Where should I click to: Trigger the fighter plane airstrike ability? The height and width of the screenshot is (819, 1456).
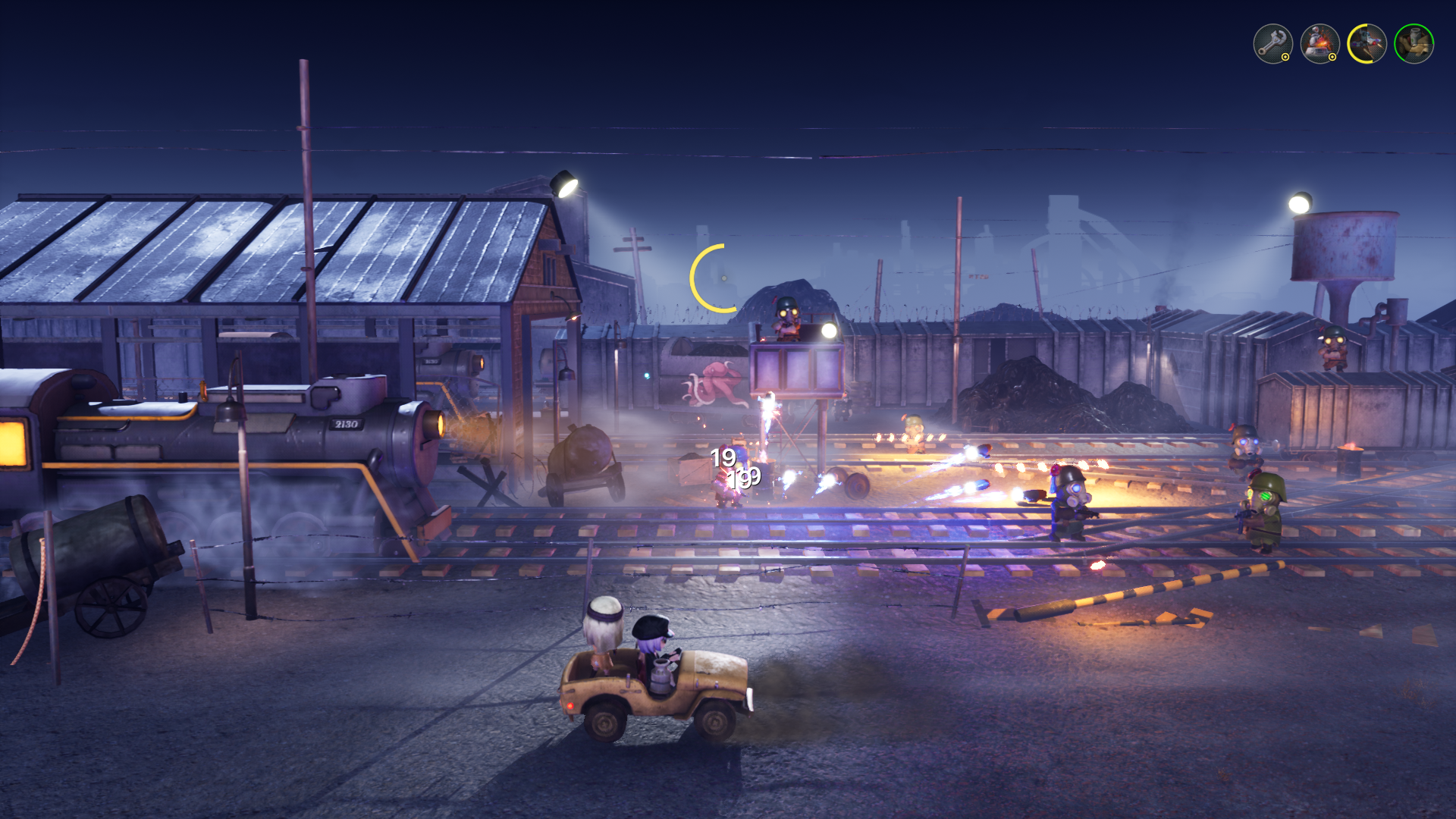[x=1367, y=44]
